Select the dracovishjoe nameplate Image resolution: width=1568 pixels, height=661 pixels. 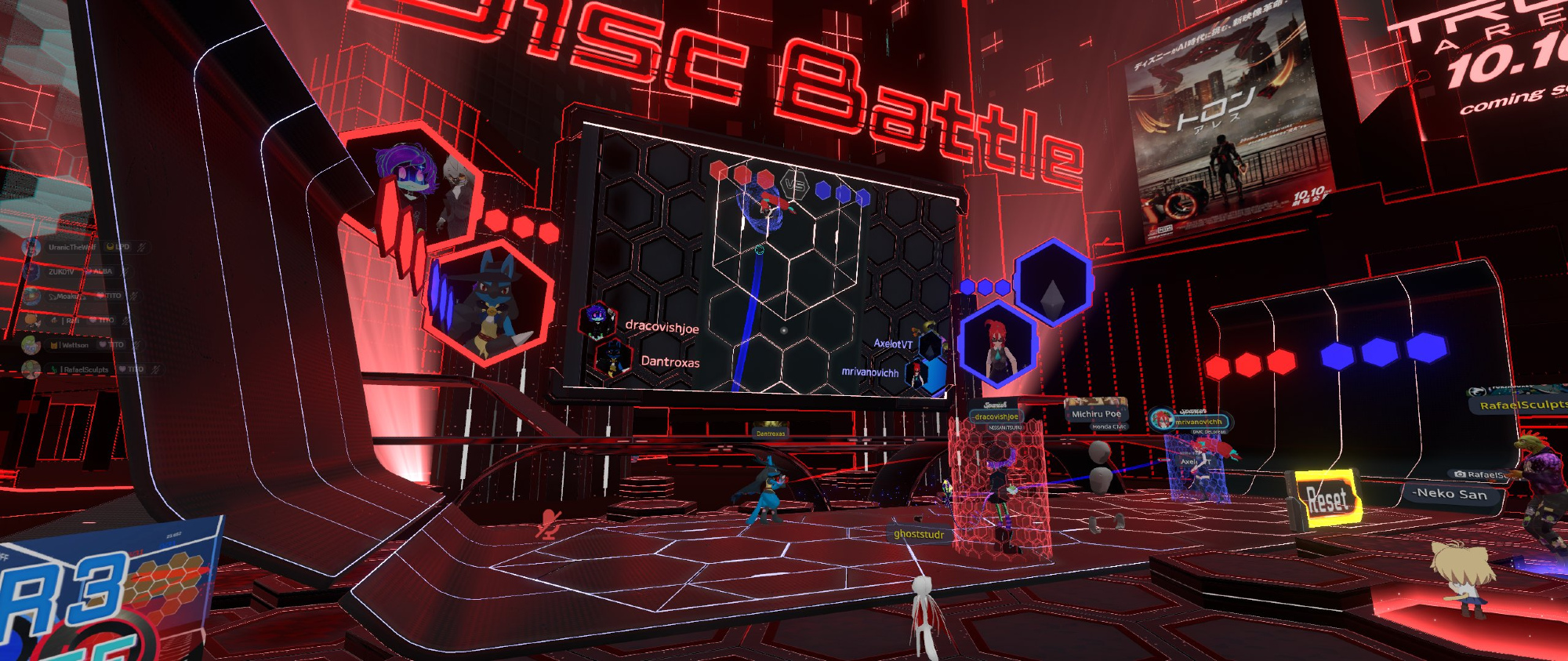coord(996,417)
